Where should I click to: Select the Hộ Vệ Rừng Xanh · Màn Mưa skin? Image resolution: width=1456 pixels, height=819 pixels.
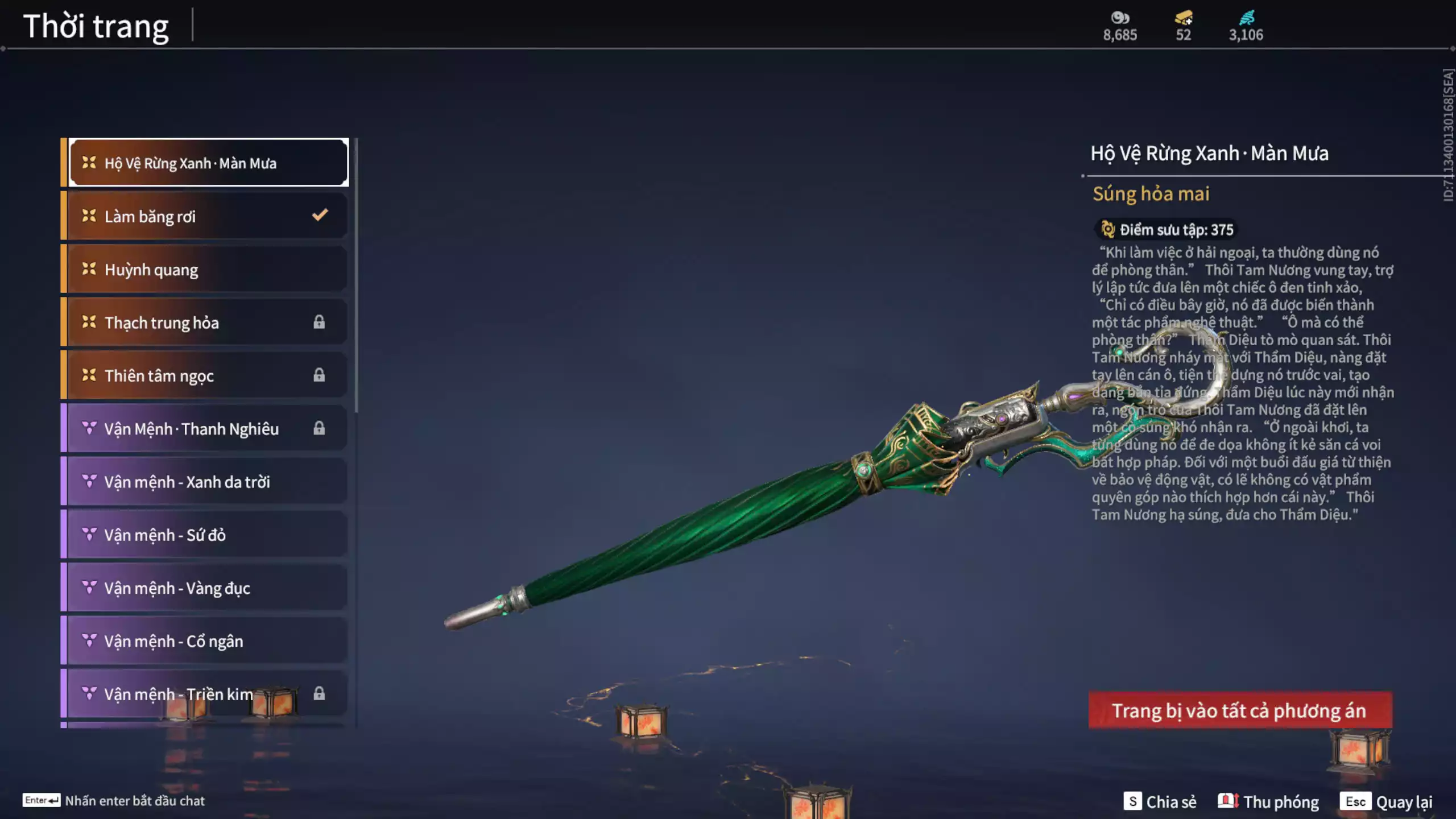click(208, 163)
